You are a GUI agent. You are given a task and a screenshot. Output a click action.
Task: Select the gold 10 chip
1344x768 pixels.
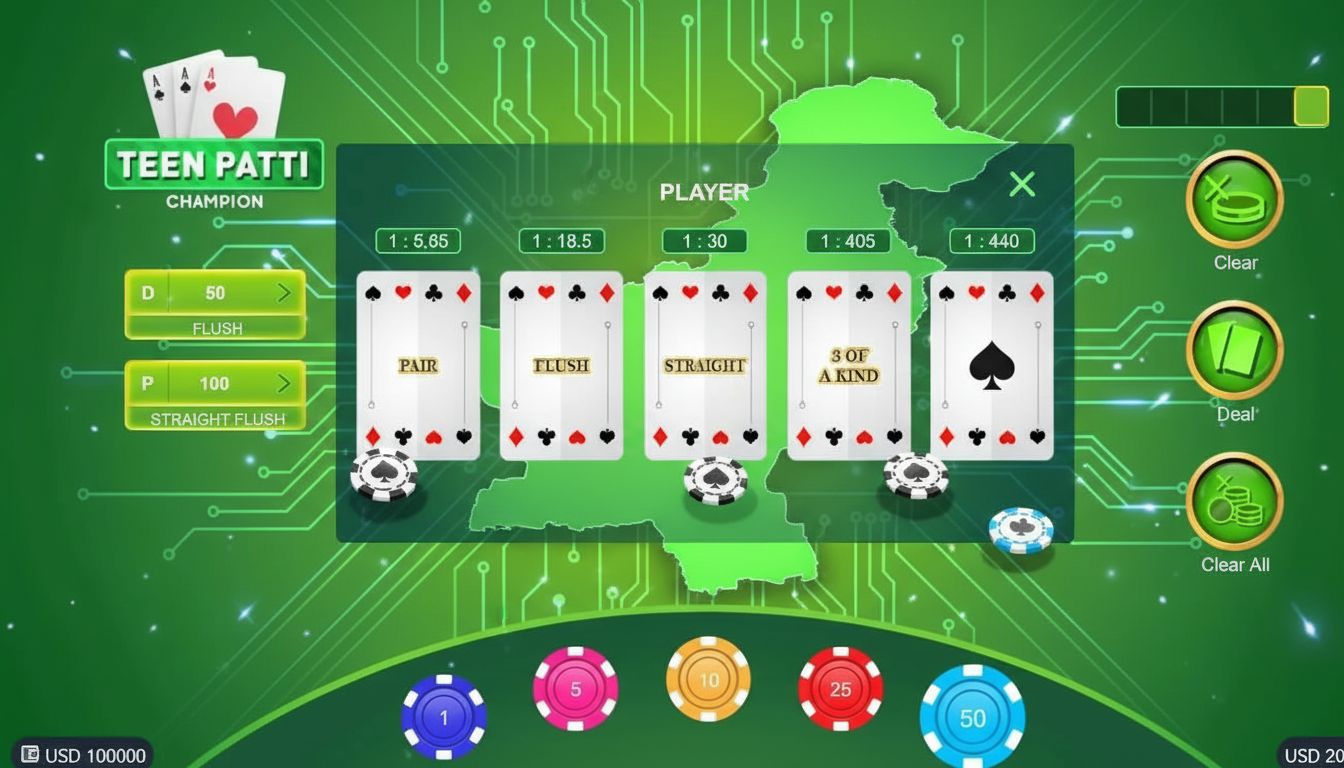708,679
